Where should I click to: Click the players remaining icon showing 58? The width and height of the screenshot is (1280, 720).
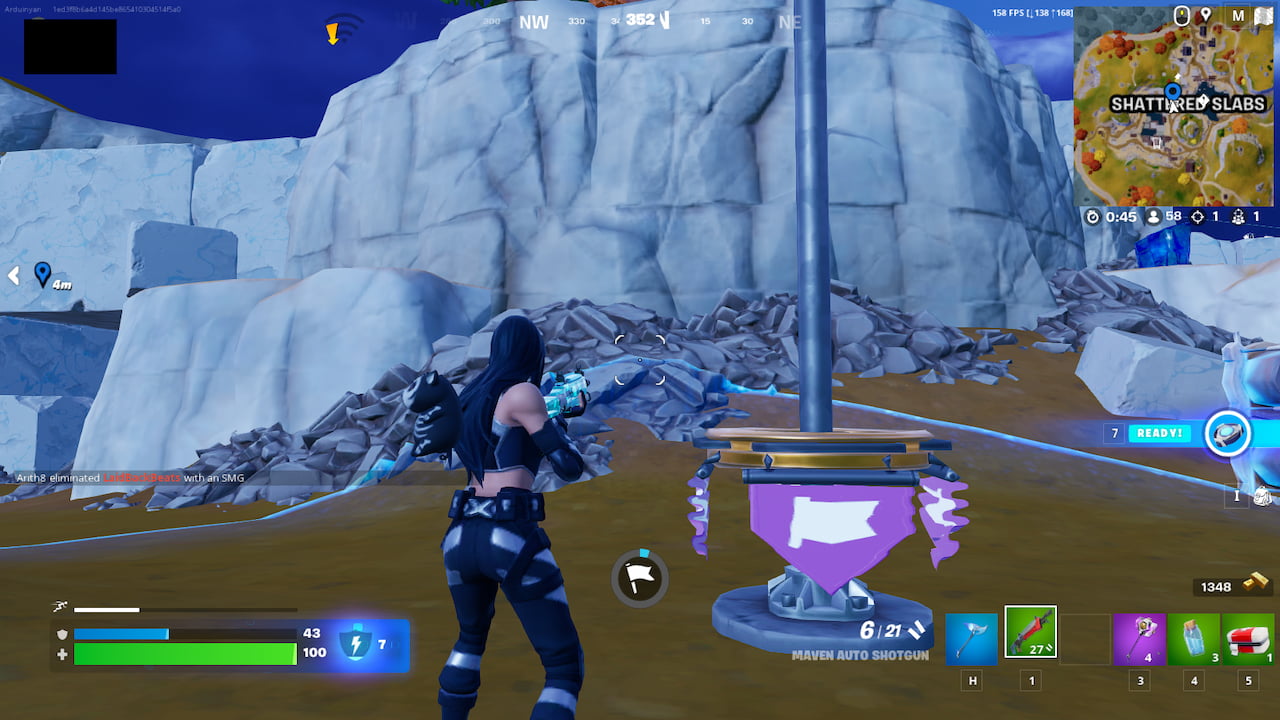[x=1152, y=216]
